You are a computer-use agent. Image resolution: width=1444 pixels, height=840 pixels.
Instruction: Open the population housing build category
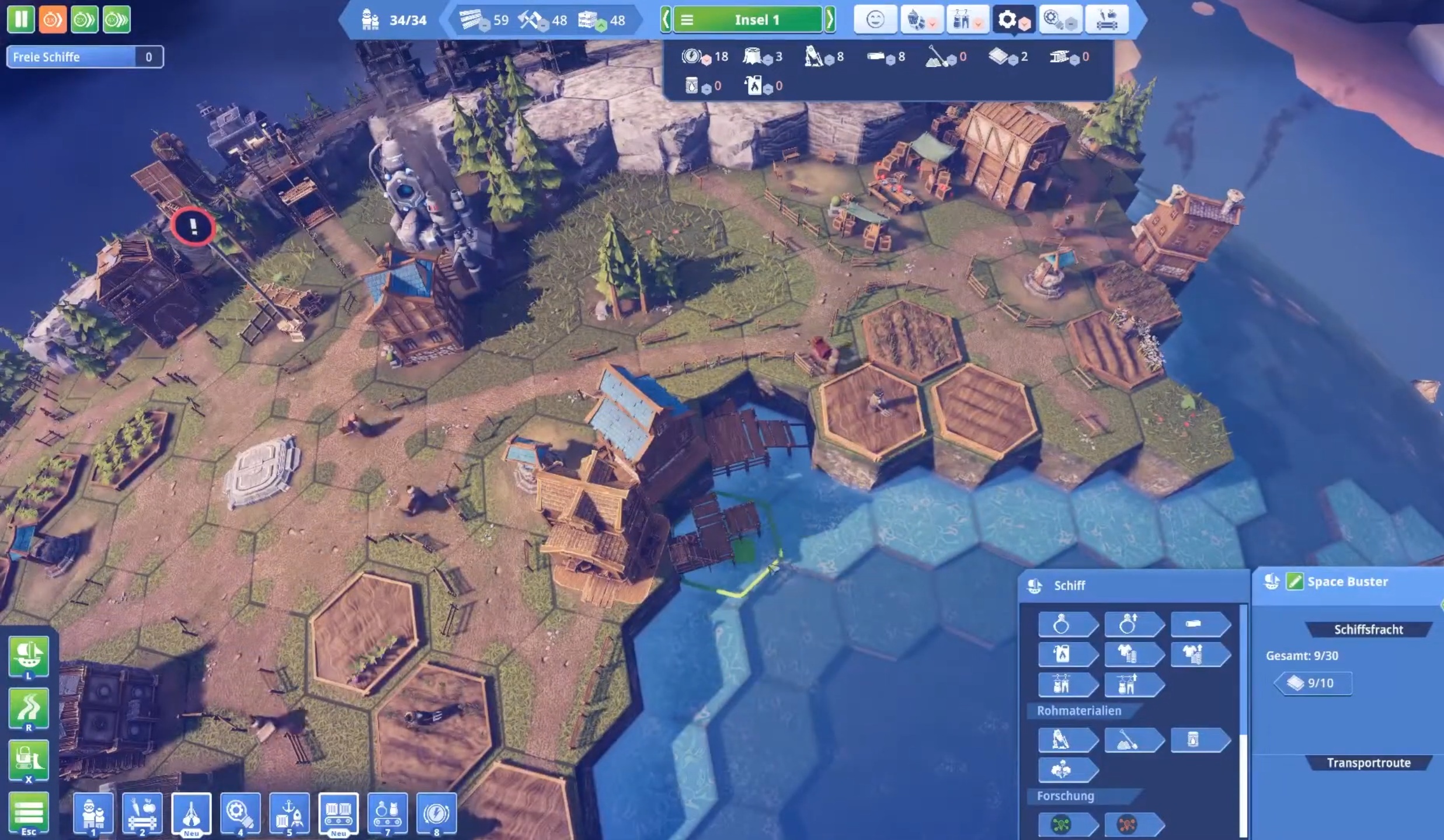pos(93,813)
